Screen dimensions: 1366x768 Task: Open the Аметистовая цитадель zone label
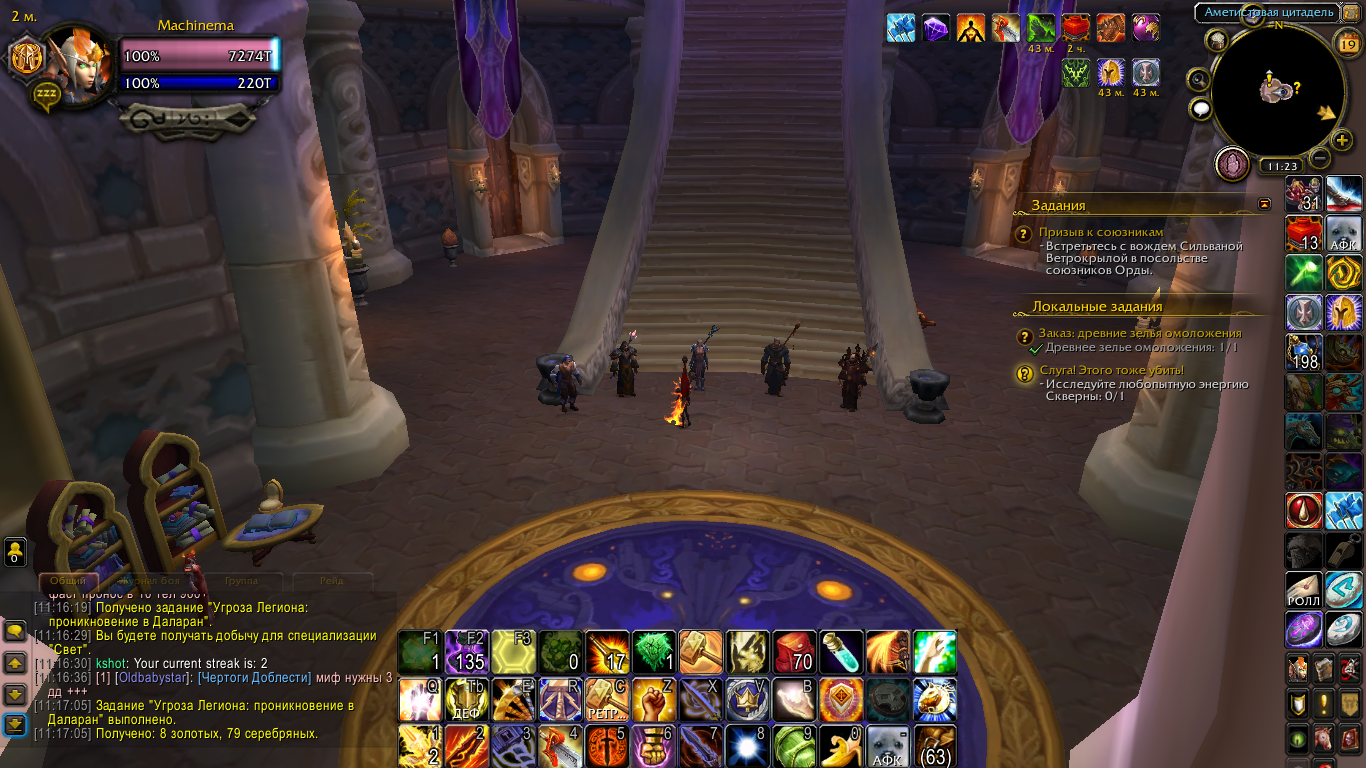[x=1268, y=12]
